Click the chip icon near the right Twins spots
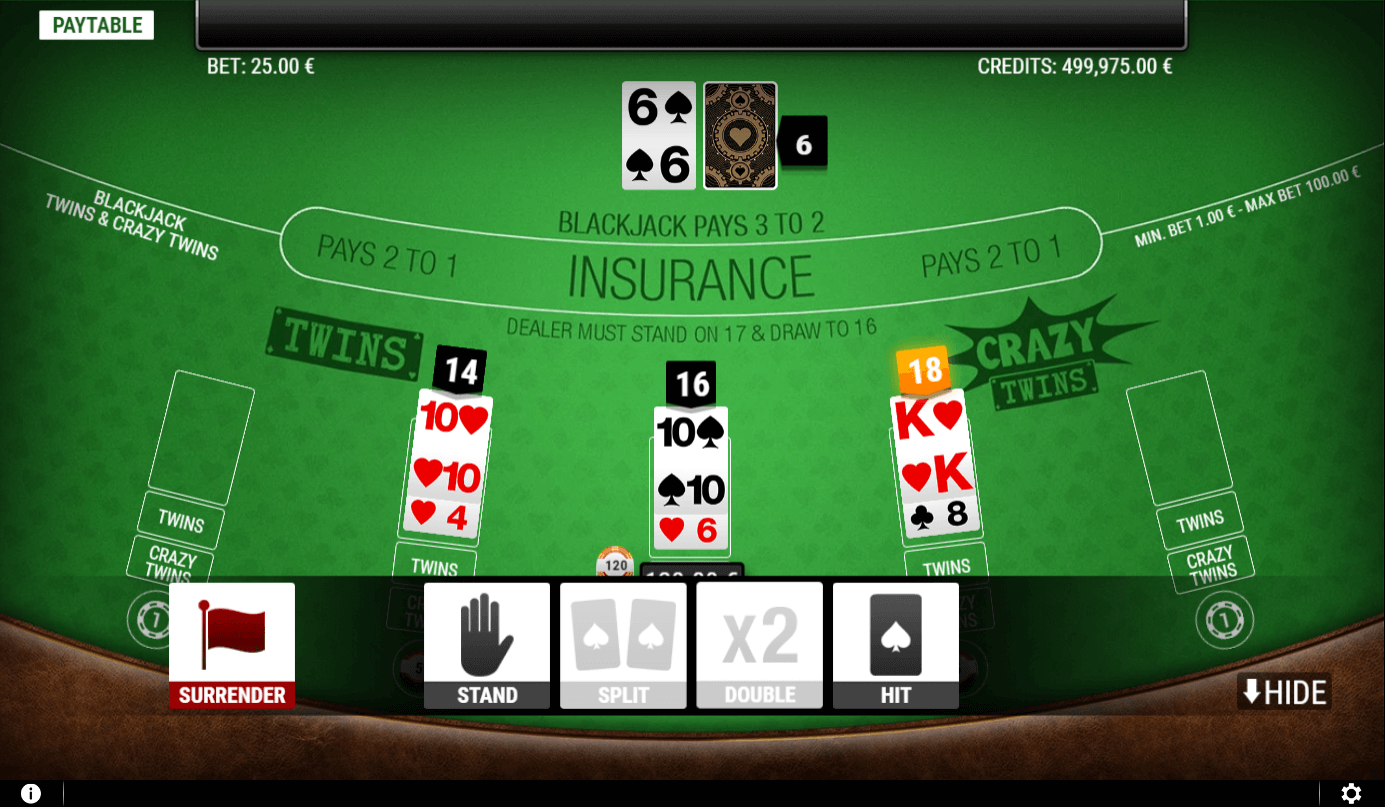 click(x=1224, y=620)
